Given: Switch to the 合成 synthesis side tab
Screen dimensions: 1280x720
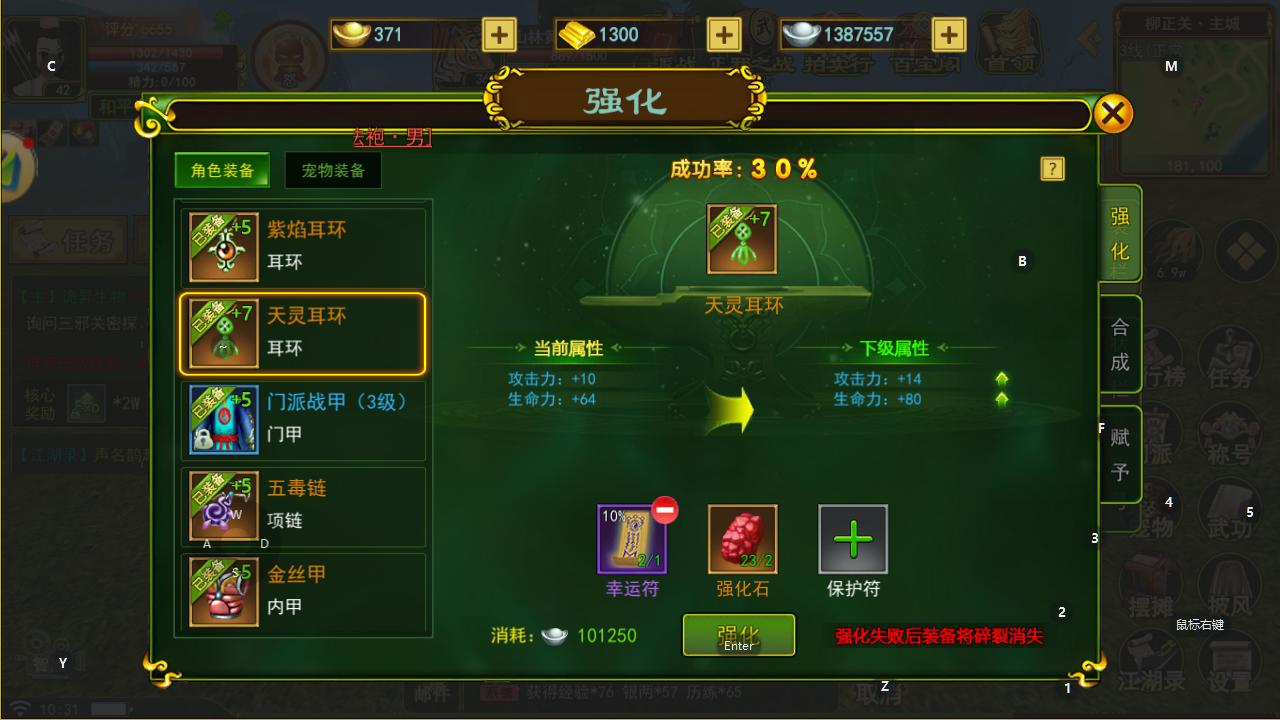Looking at the screenshot, I should 1120,345.
